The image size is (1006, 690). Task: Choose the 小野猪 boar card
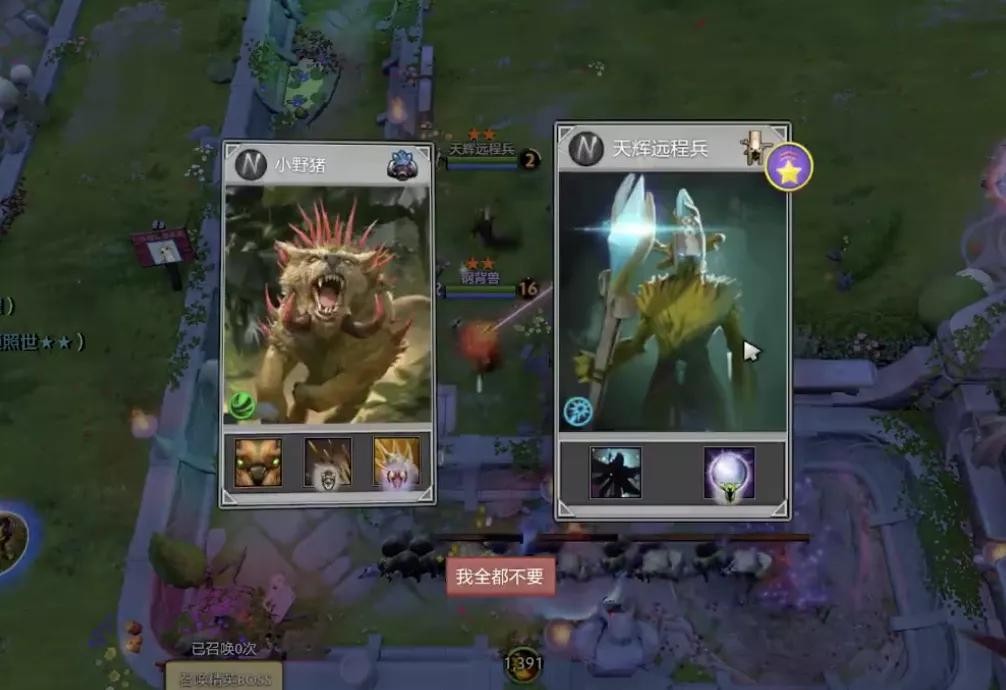(x=327, y=300)
